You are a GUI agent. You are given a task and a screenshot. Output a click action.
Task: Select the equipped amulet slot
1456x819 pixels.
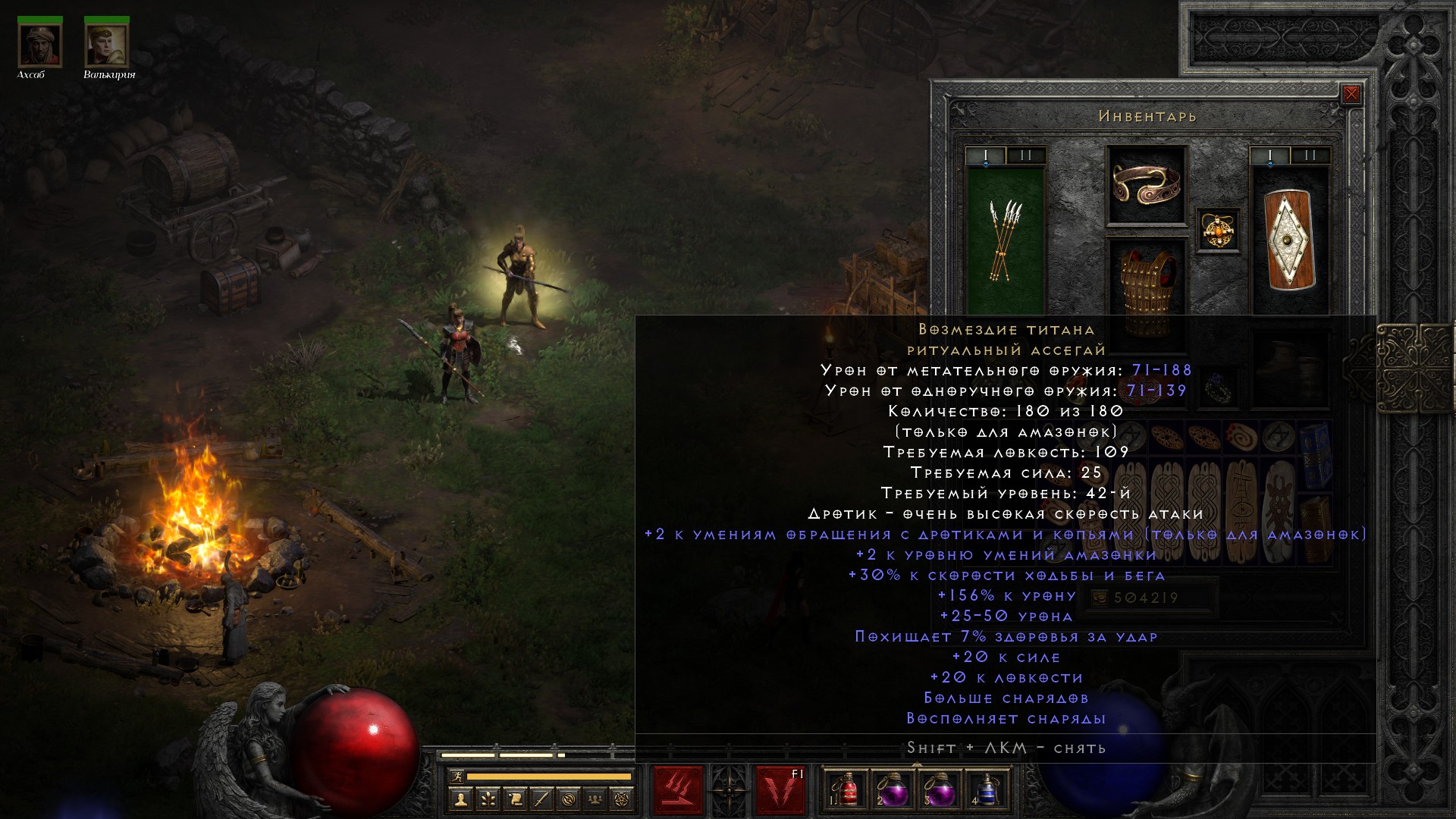pyautogui.click(x=1218, y=230)
